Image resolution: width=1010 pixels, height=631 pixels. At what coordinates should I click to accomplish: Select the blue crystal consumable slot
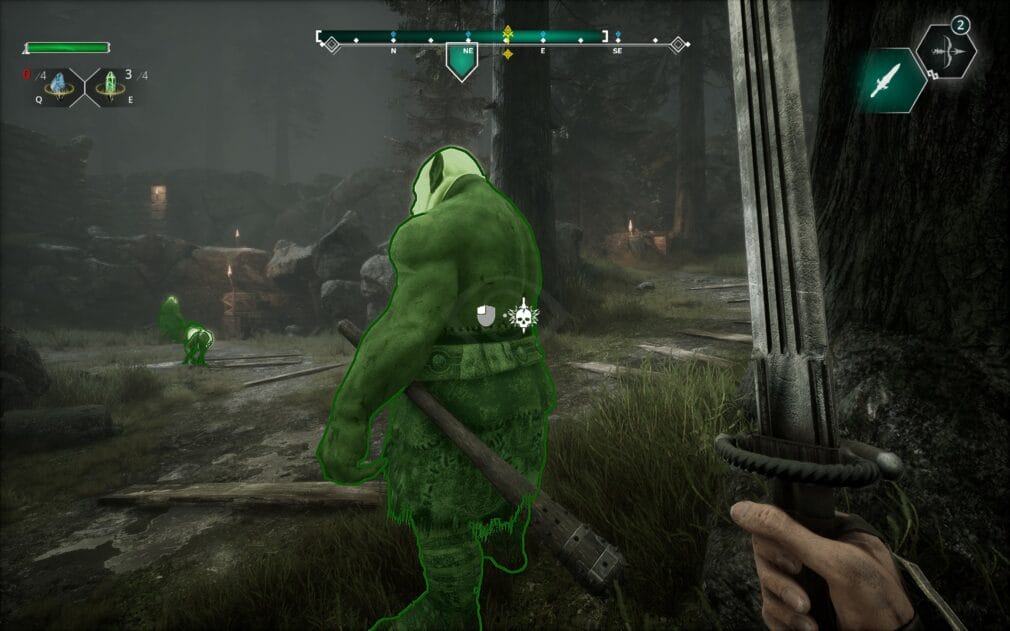pos(61,87)
